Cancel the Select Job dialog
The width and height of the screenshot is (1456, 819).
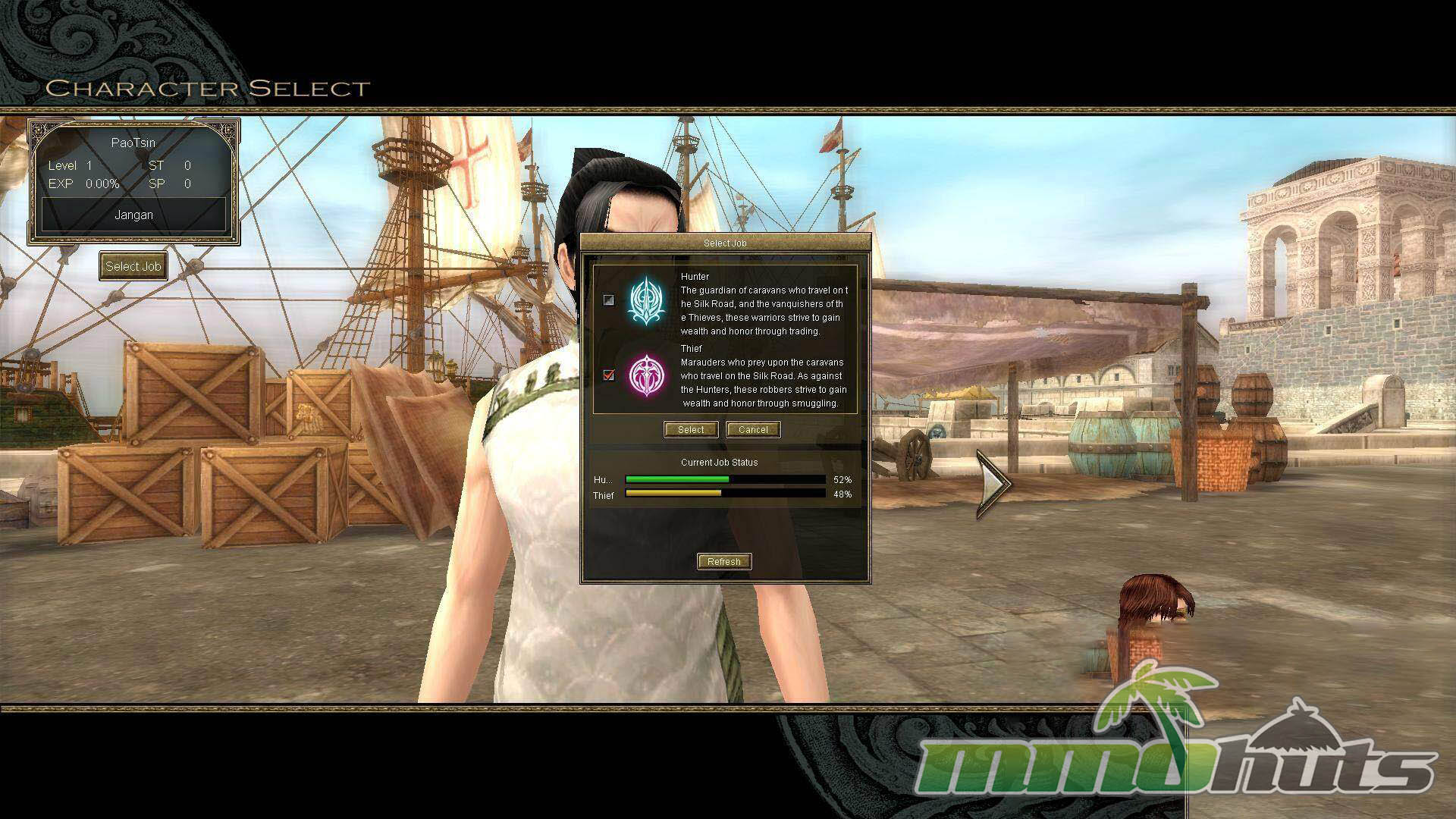[x=753, y=429]
